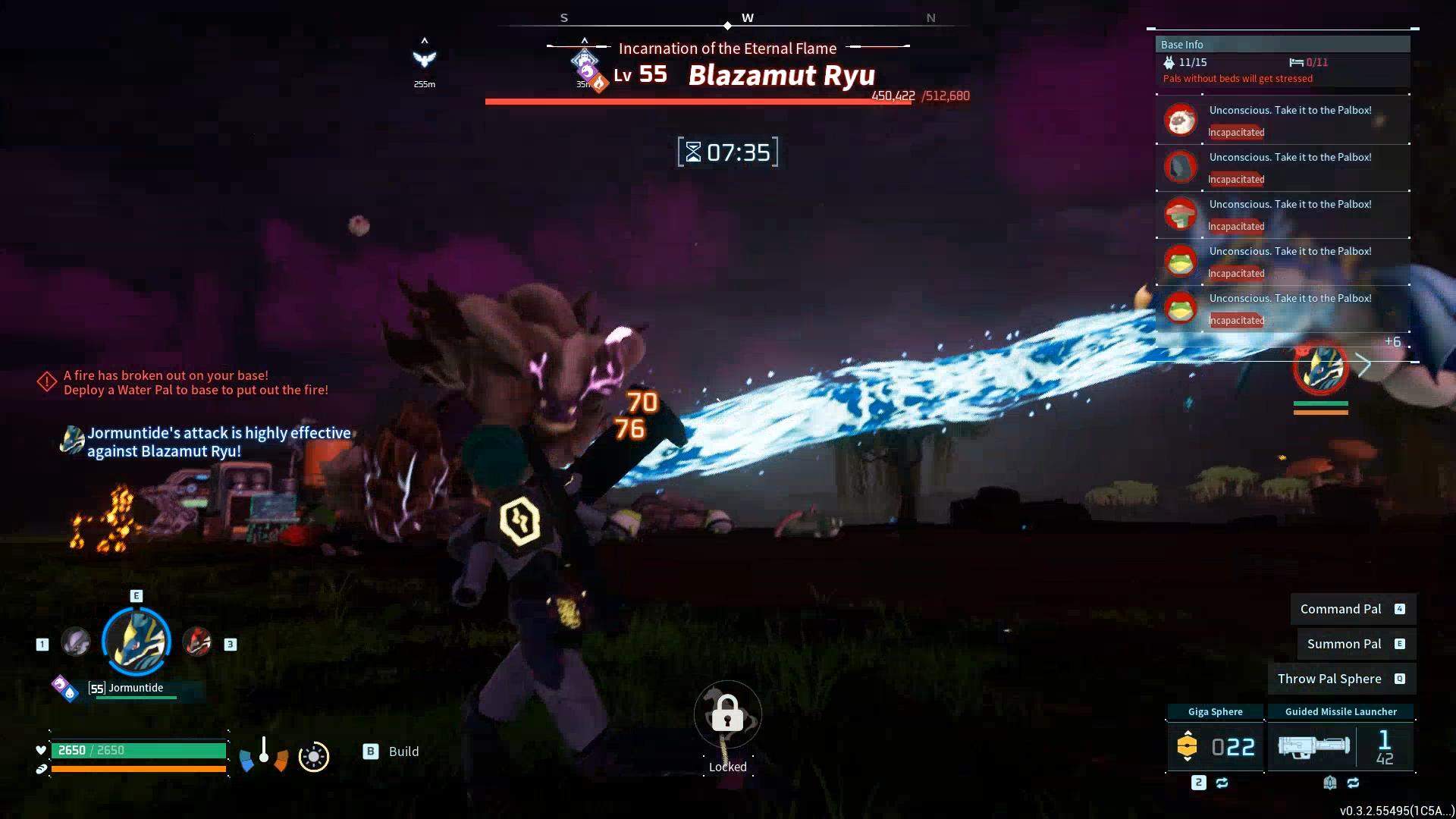Choose the Guided Missile Launcher weapon slot

(x=1340, y=746)
